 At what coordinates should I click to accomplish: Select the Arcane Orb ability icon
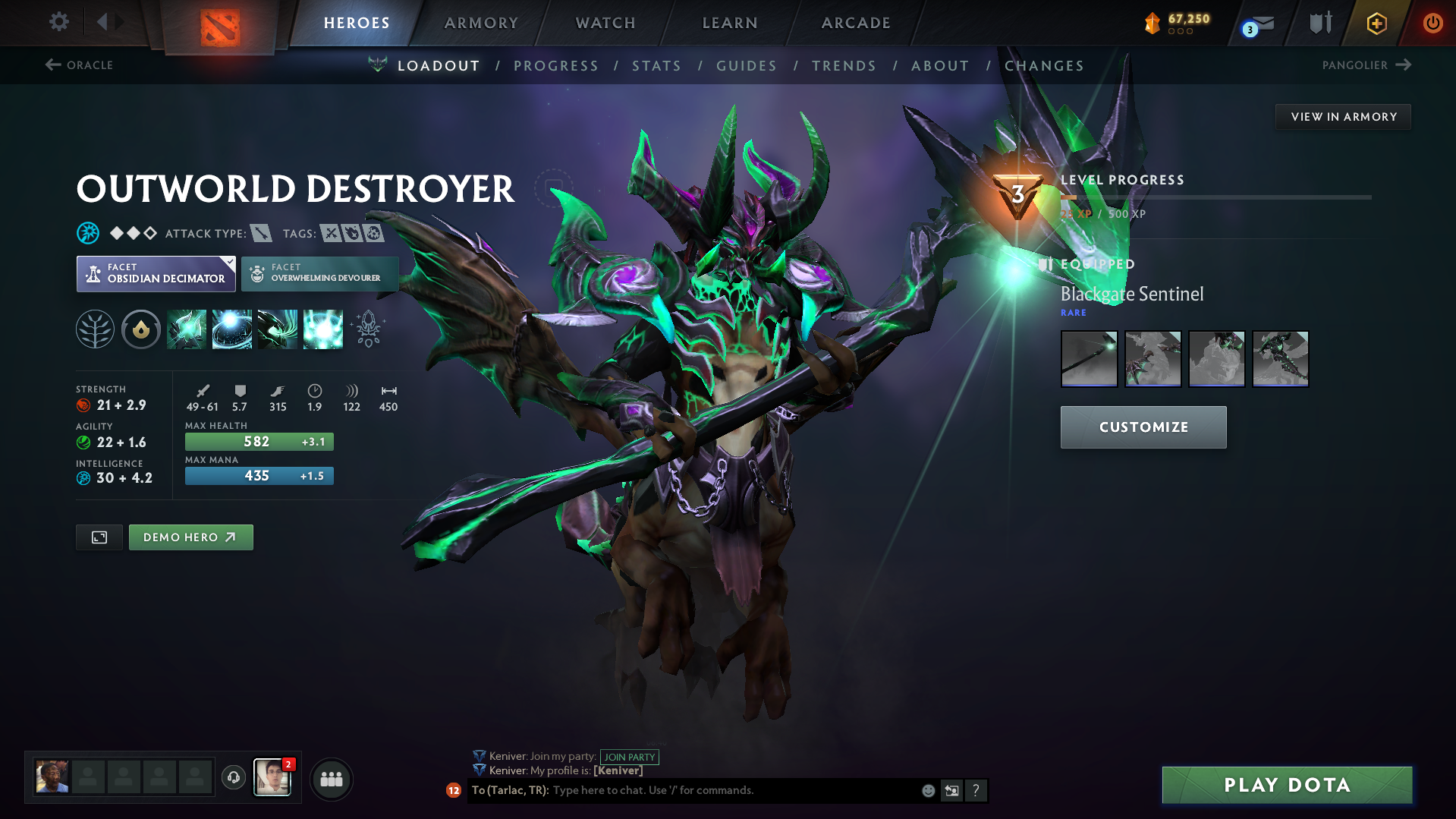coord(186,329)
